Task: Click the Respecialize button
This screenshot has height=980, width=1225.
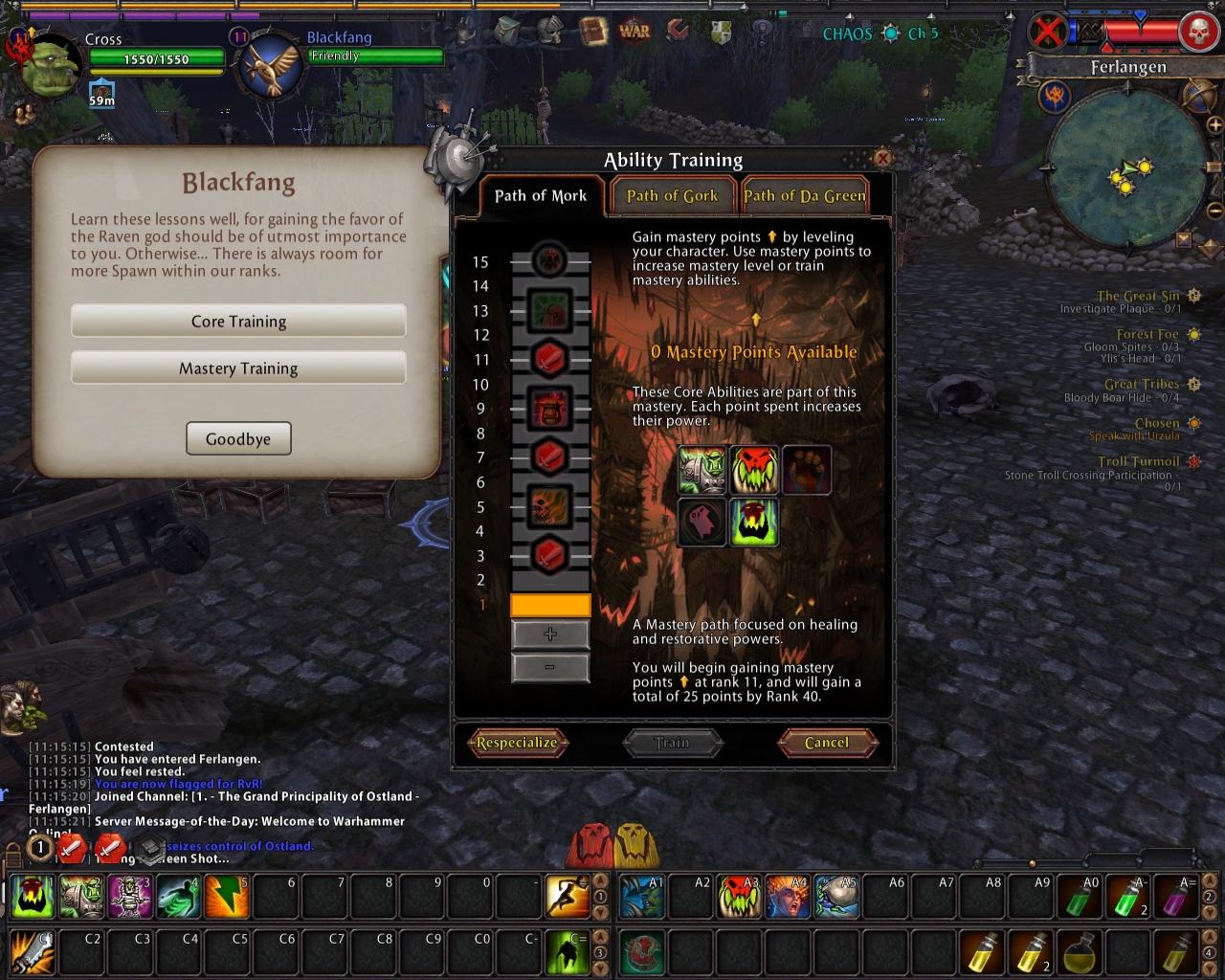Action: [517, 743]
